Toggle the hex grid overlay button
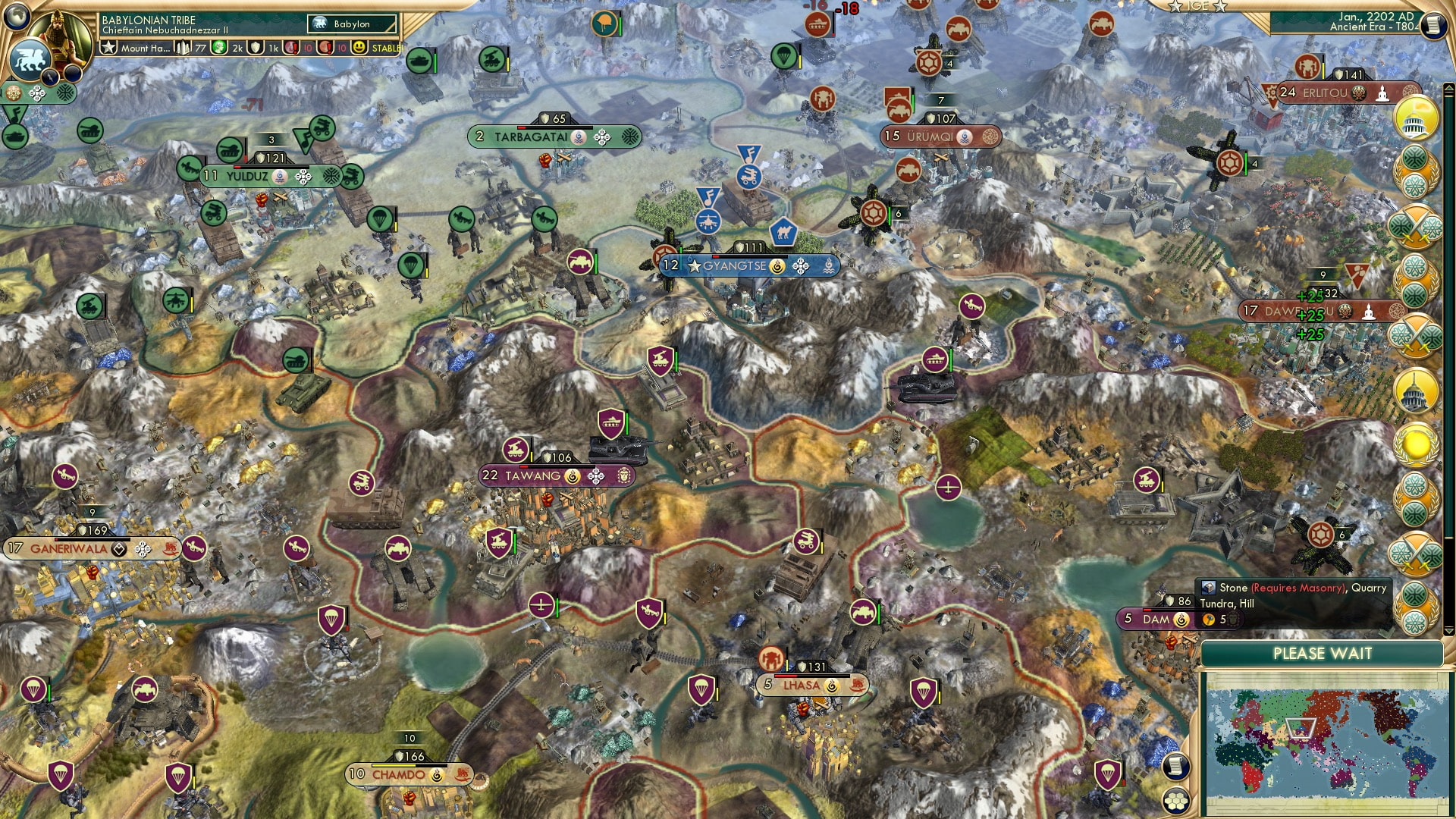 [1176, 802]
